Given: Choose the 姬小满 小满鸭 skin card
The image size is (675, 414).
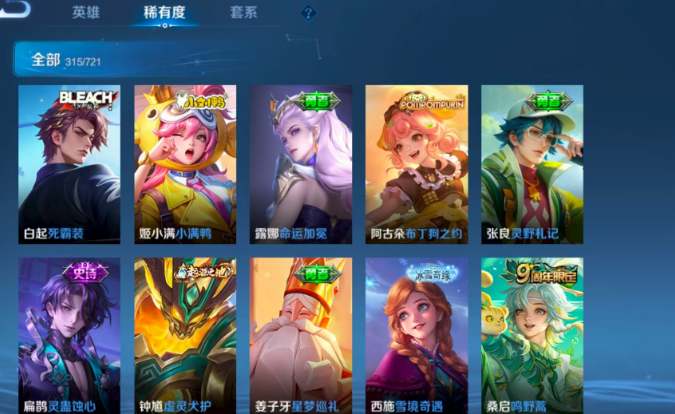Looking at the screenshot, I should (185, 164).
